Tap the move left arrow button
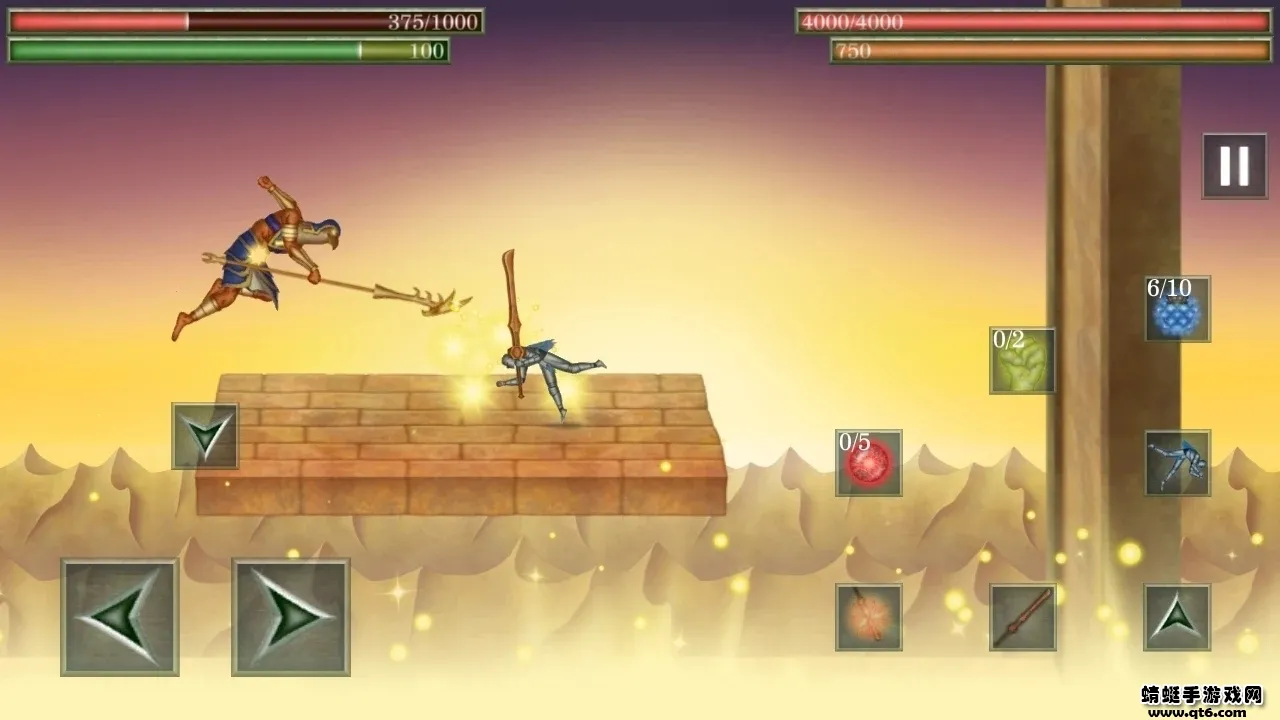Image resolution: width=1280 pixels, height=720 pixels. click(x=120, y=616)
